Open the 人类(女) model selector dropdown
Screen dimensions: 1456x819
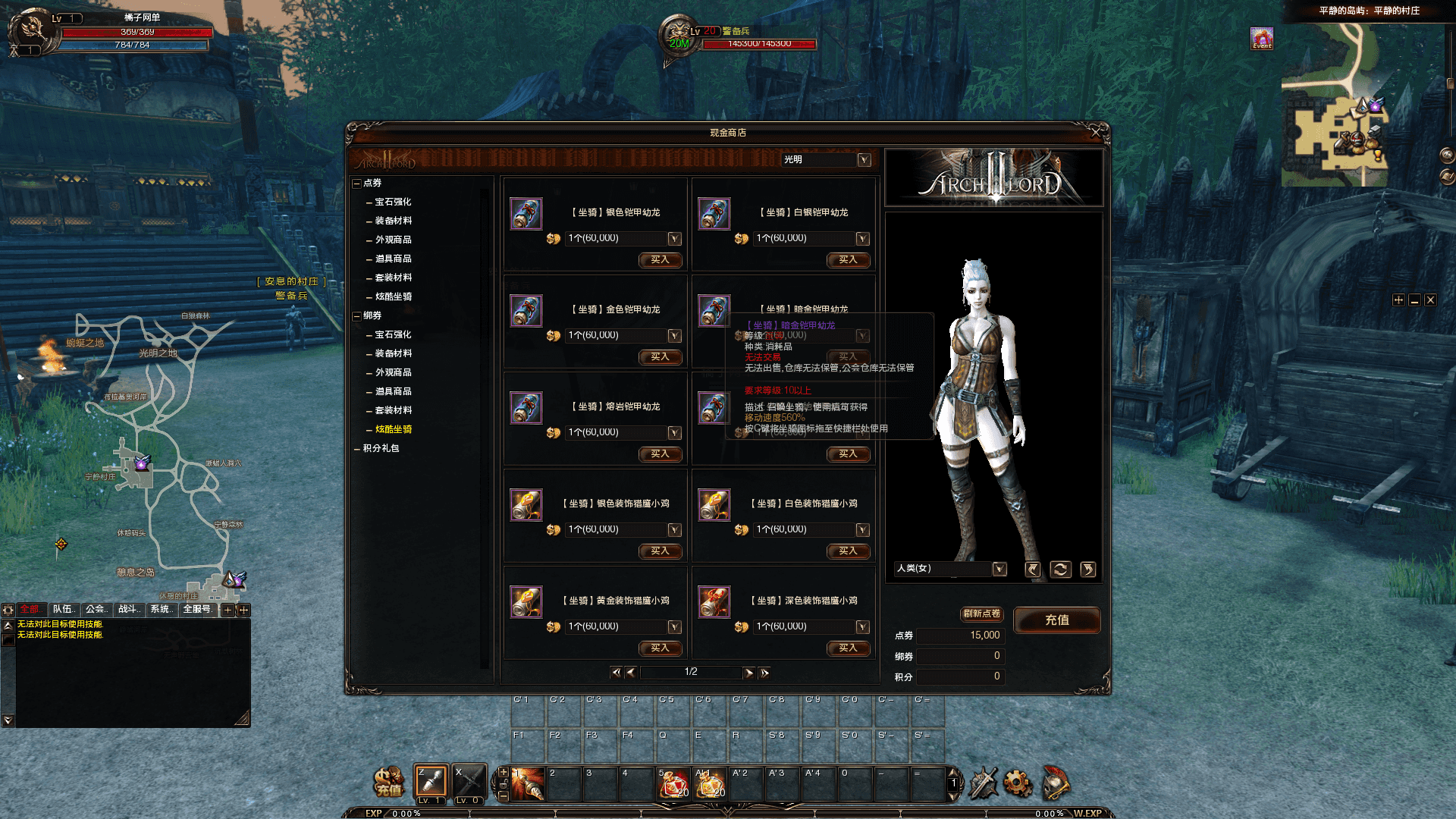point(999,569)
